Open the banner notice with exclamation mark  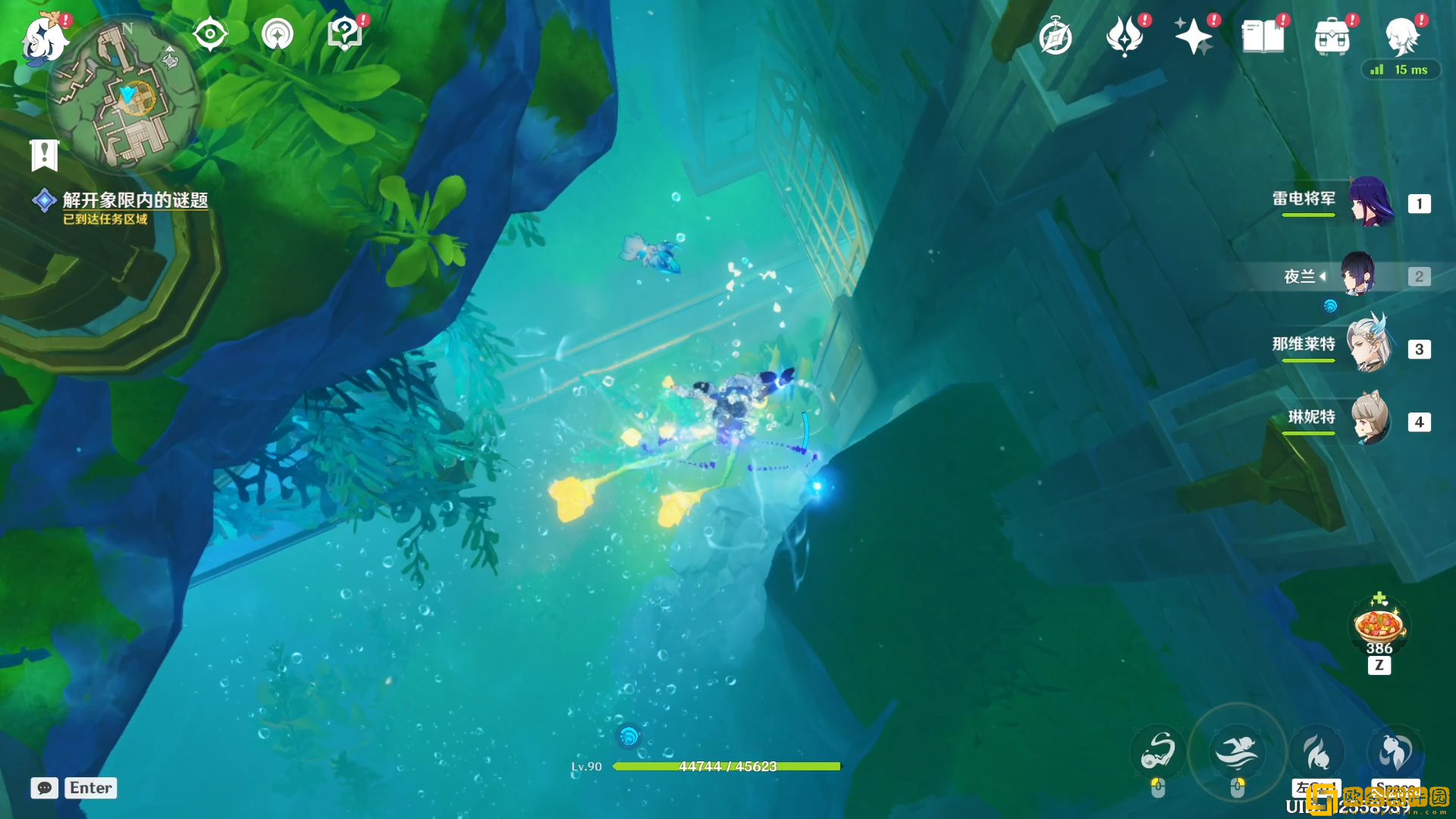(x=44, y=155)
